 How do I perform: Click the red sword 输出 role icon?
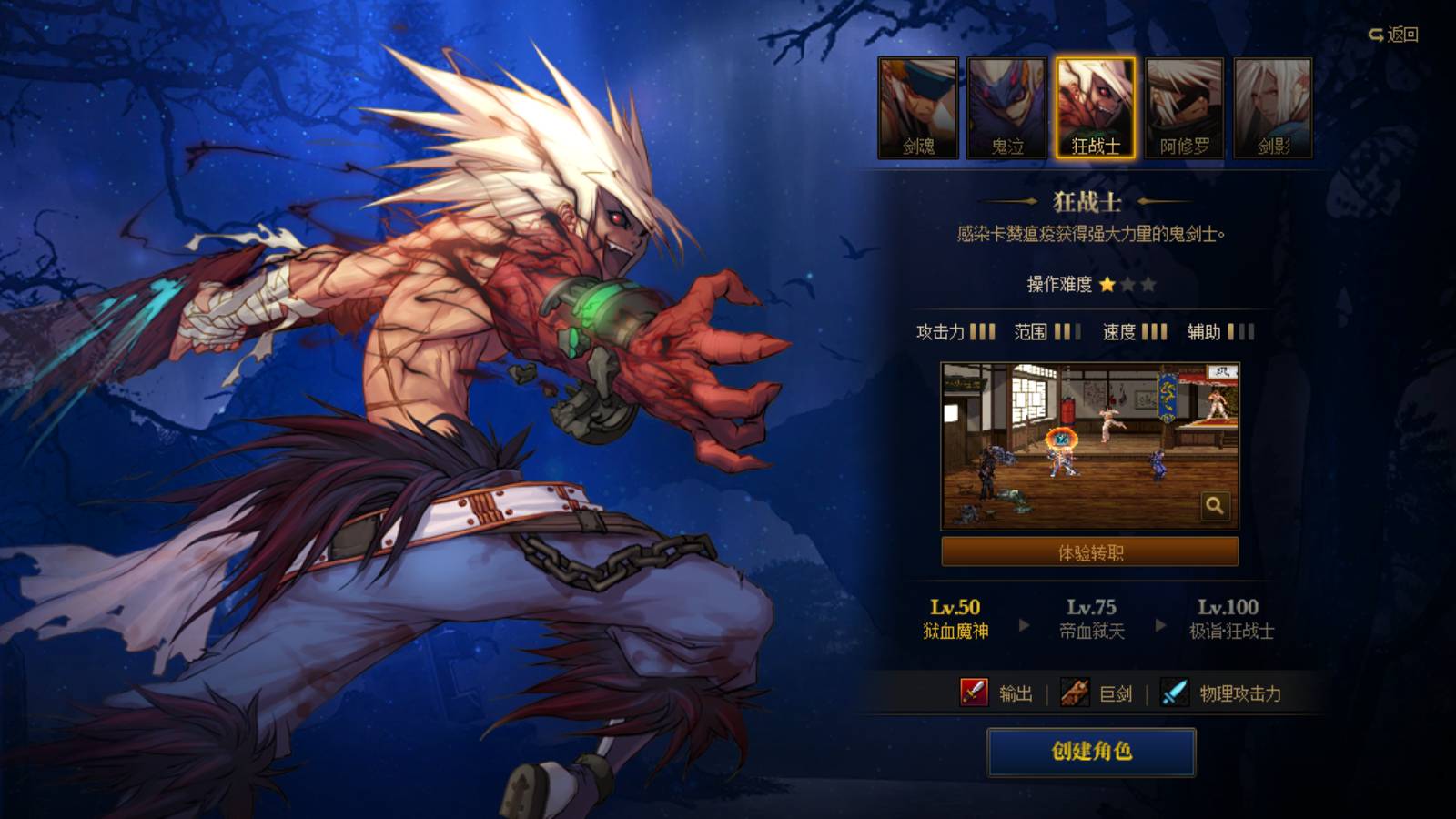coord(976,693)
